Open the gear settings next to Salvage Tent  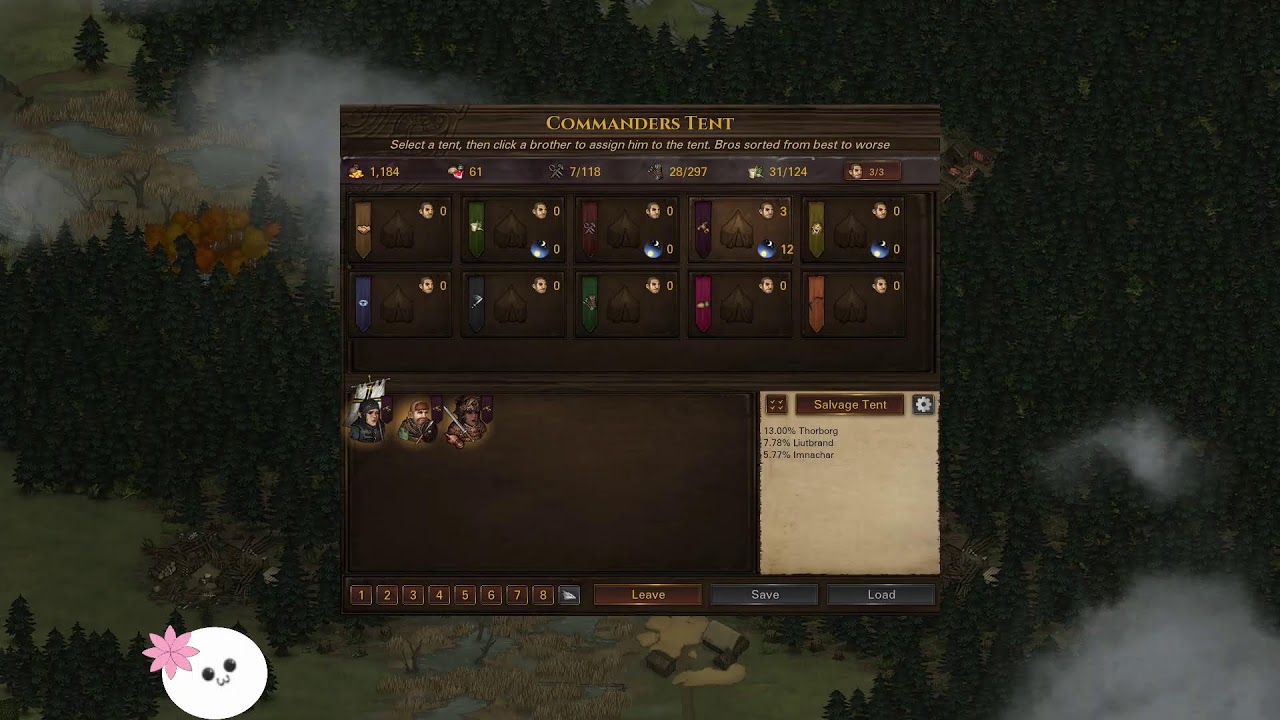pos(923,405)
